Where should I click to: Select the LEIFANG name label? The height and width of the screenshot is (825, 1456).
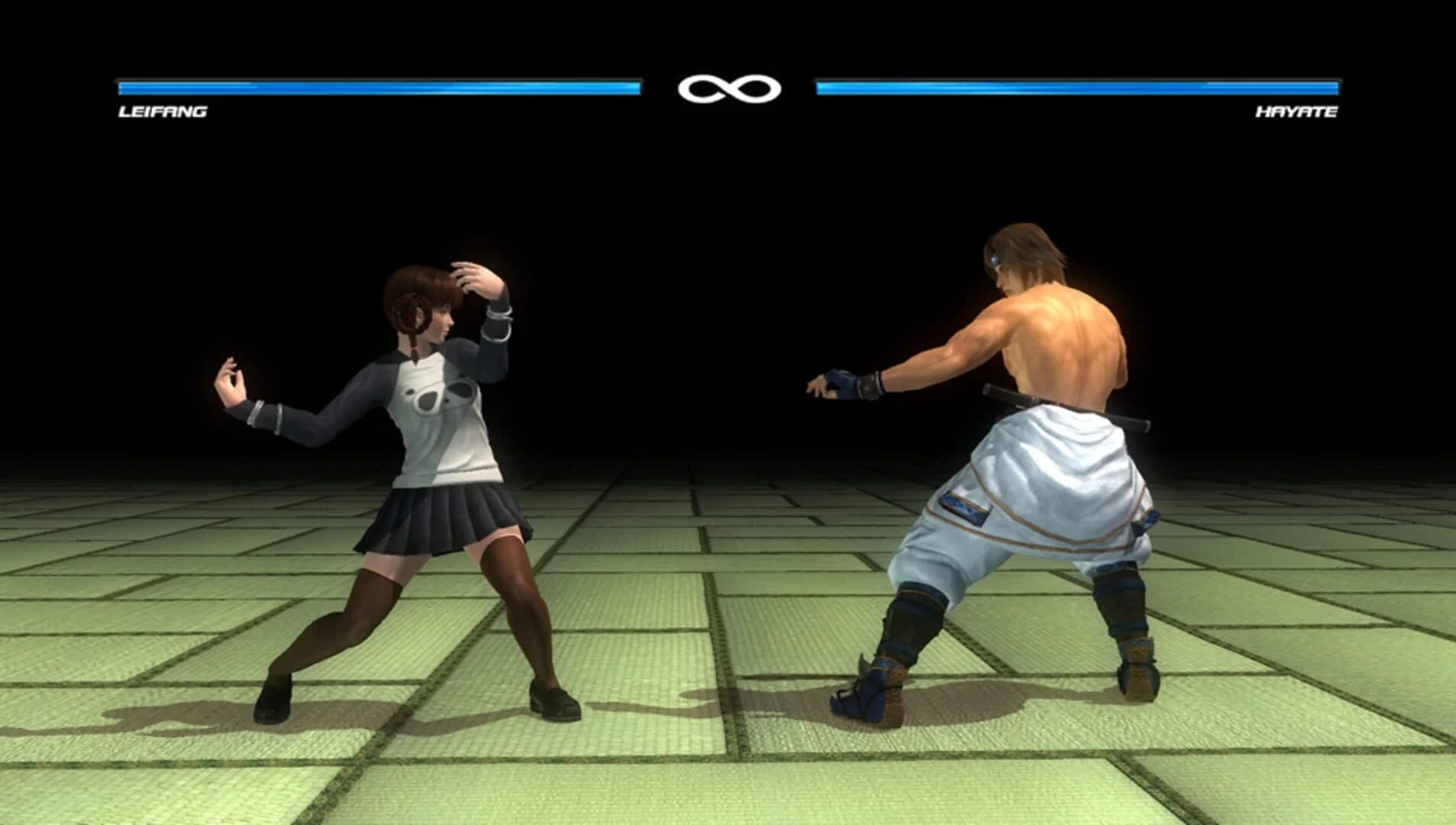pyautogui.click(x=160, y=112)
